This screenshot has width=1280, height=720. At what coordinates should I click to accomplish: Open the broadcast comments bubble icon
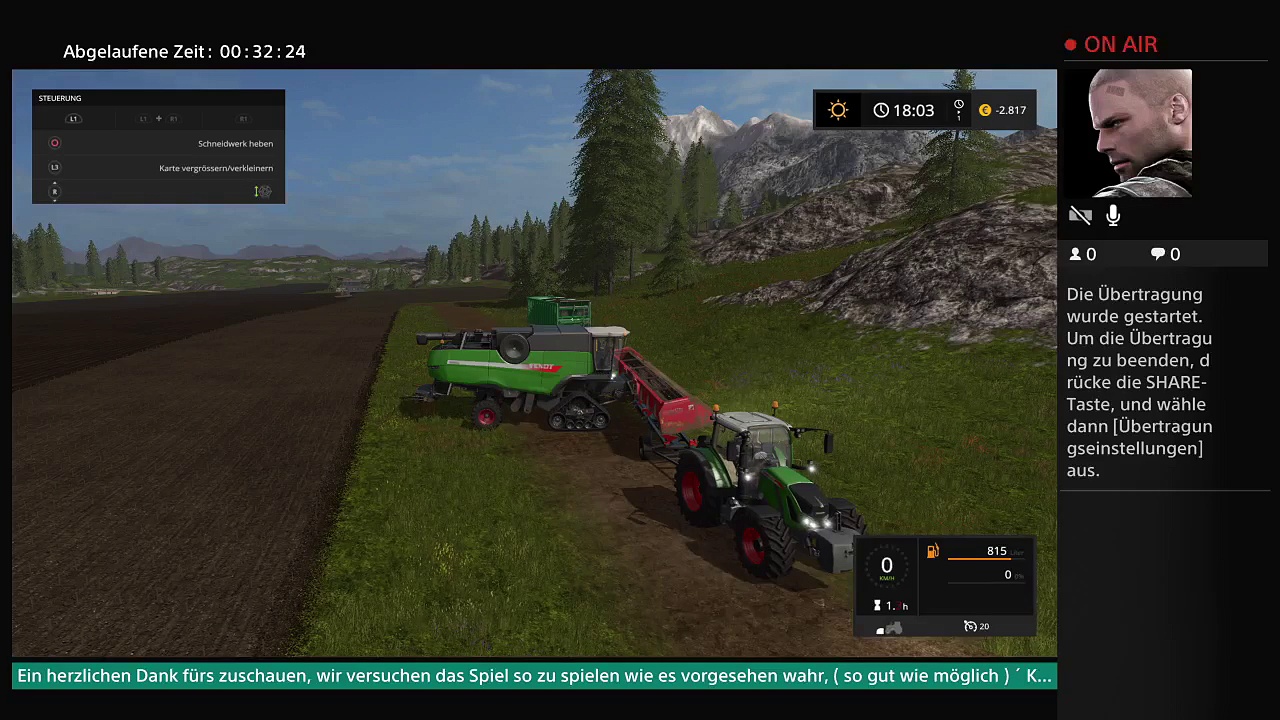(x=1158, y=255)
